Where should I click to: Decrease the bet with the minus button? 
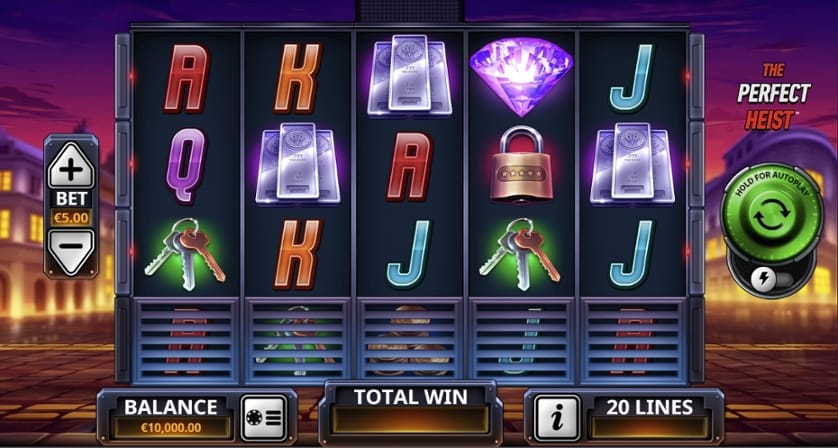[71, 250]
